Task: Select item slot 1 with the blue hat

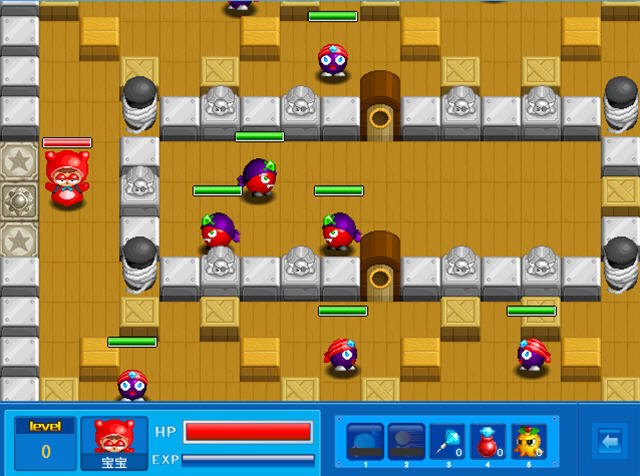Action: pyautogui.click(x=365, y=441)
